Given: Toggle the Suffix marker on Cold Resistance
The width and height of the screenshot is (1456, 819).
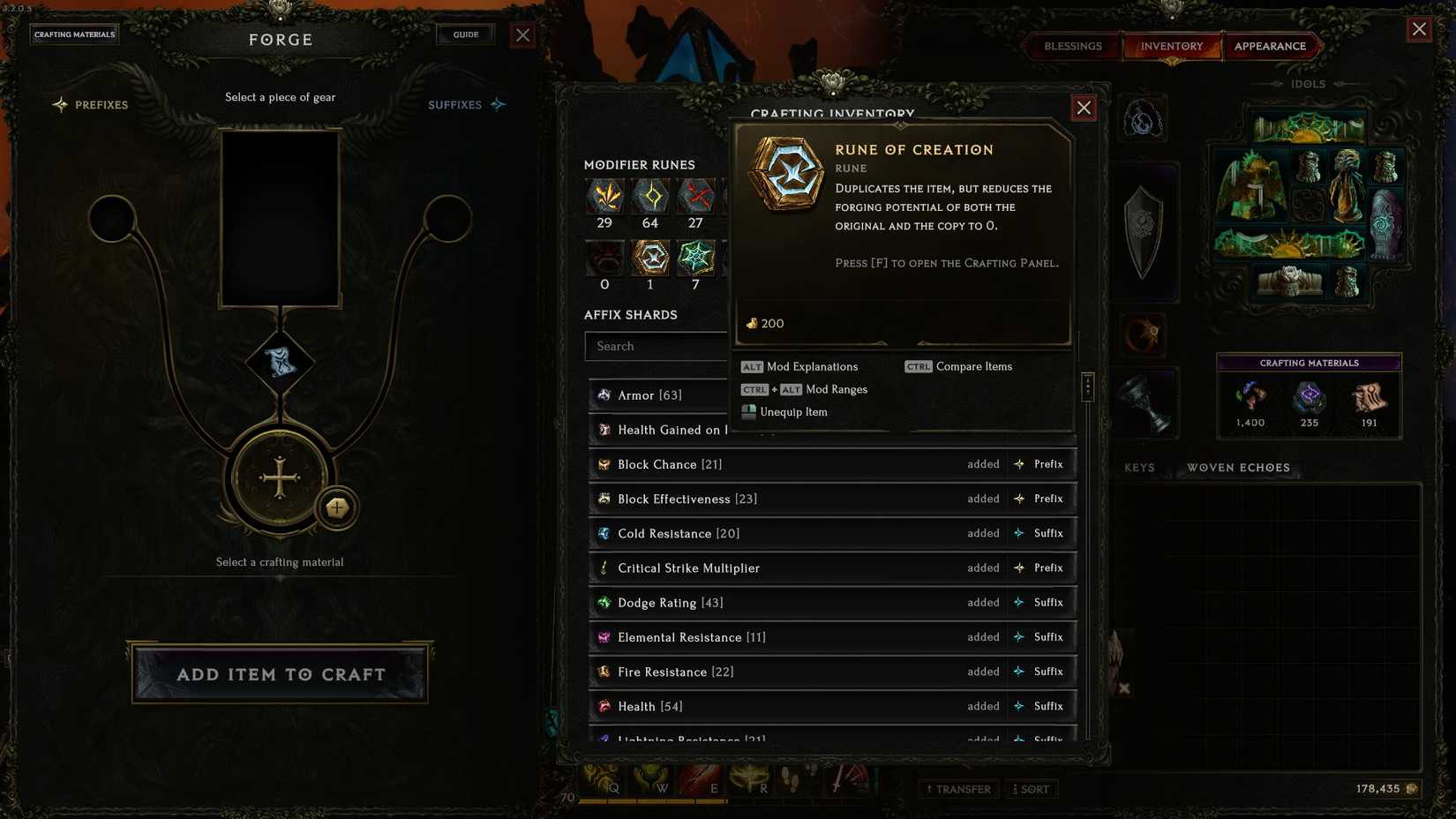Looking at the screenshot, I should (x=1041, y=533).
